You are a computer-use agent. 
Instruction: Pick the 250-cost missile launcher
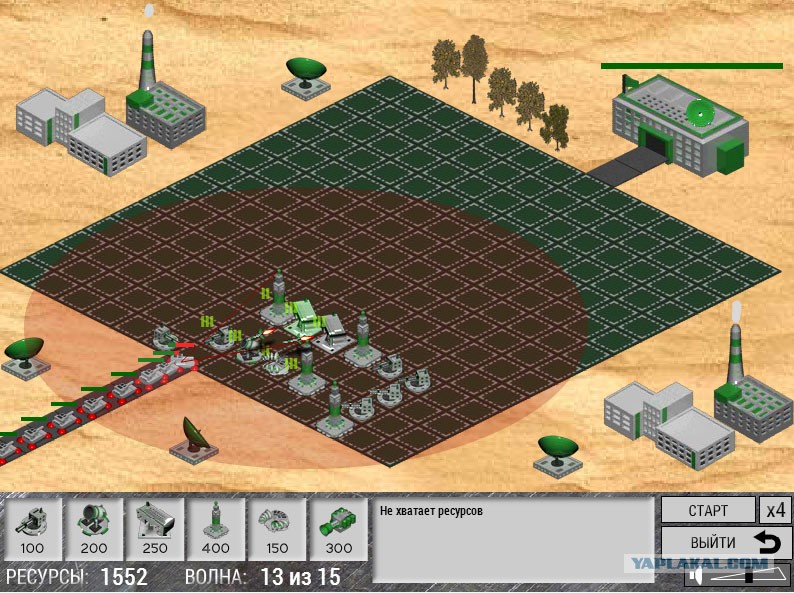pyautogui.click(x=155, y=529)
